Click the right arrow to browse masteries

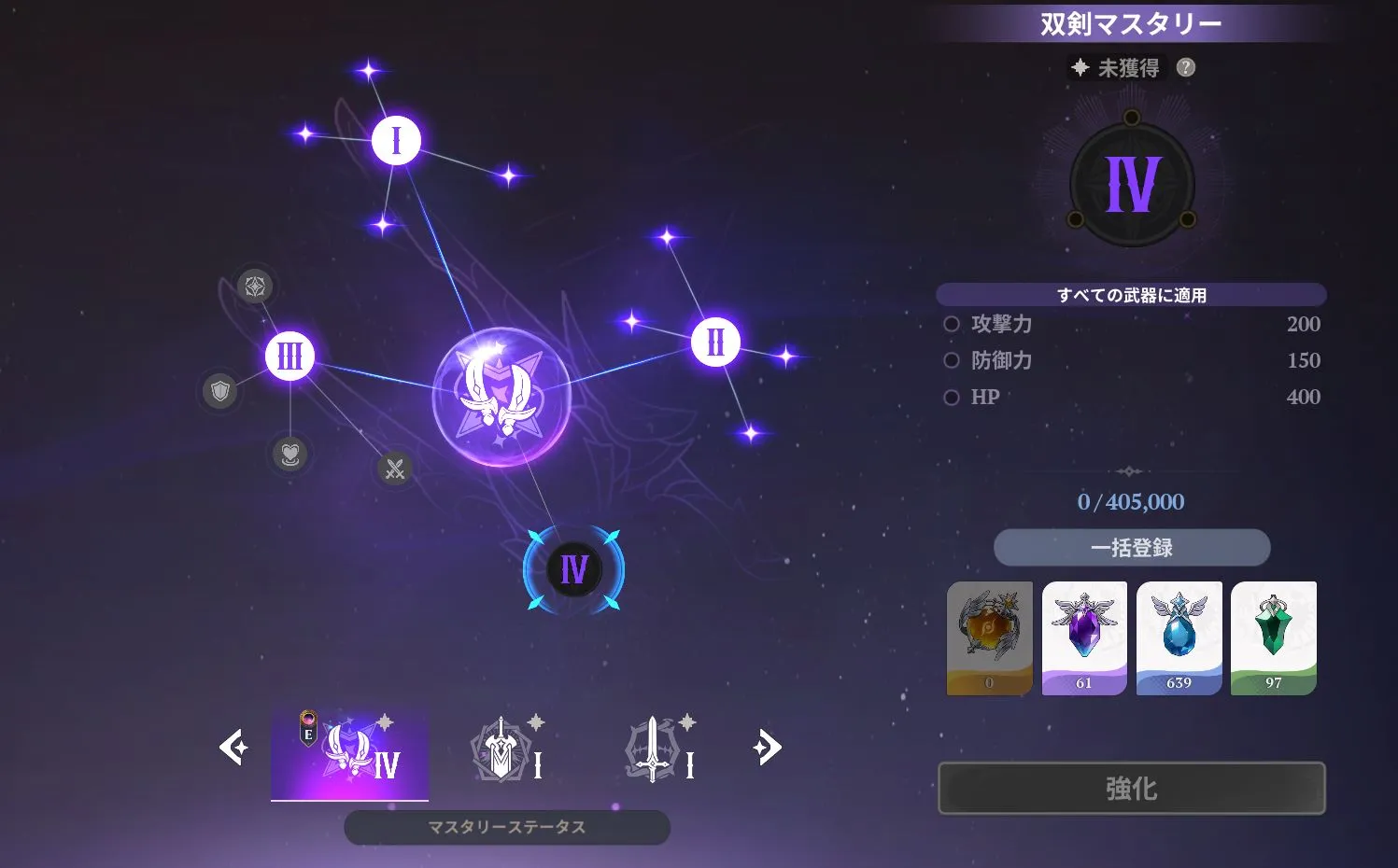tap(769, 747)
